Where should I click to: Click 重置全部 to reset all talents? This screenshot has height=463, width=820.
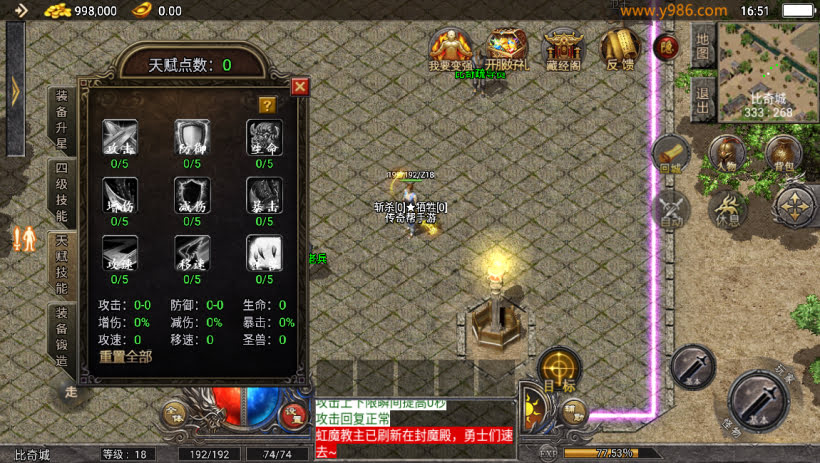[x=126, y=356]
